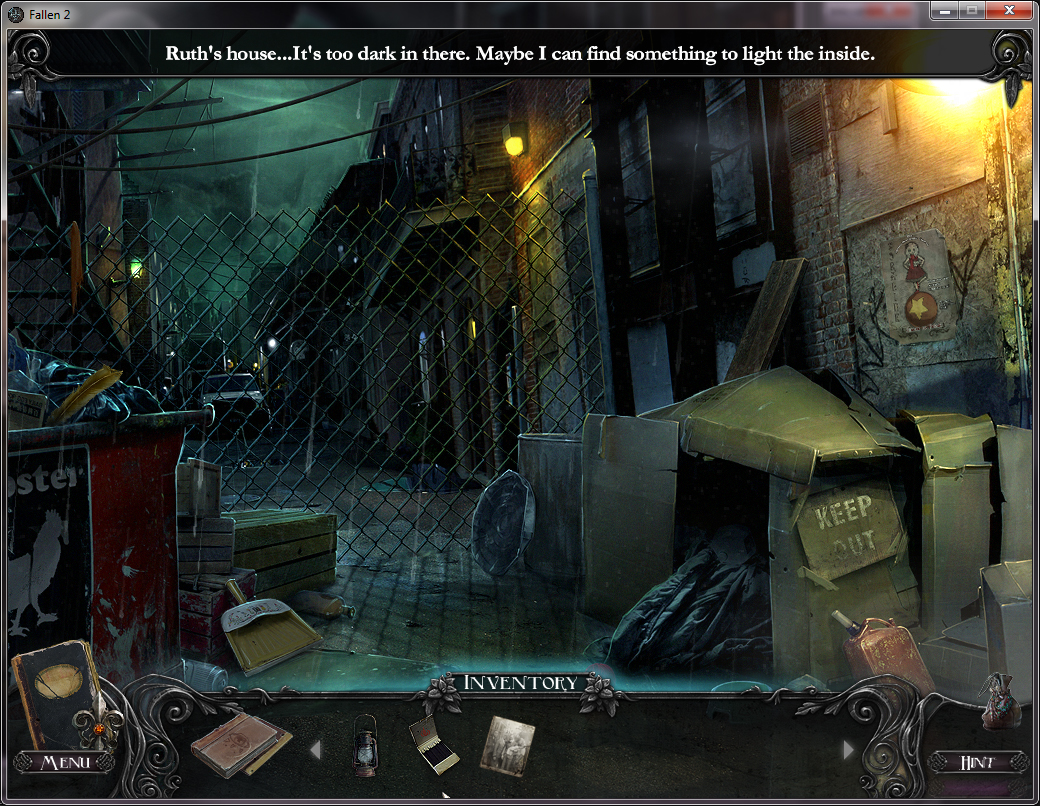Open the small pouch icon above Hint
The width and height of the screenshot is (1040, 806).
click(x=999, y=700)
